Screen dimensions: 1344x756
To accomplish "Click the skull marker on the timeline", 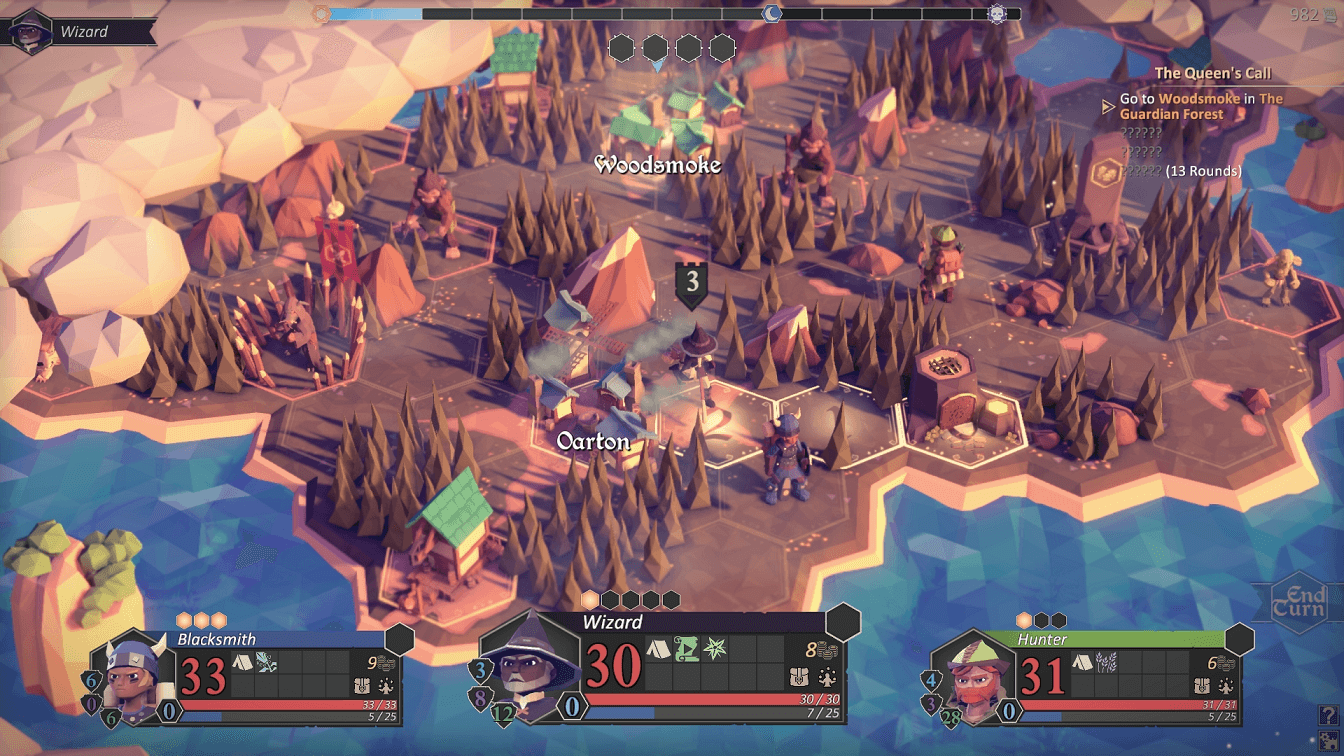I will point(996,14).
